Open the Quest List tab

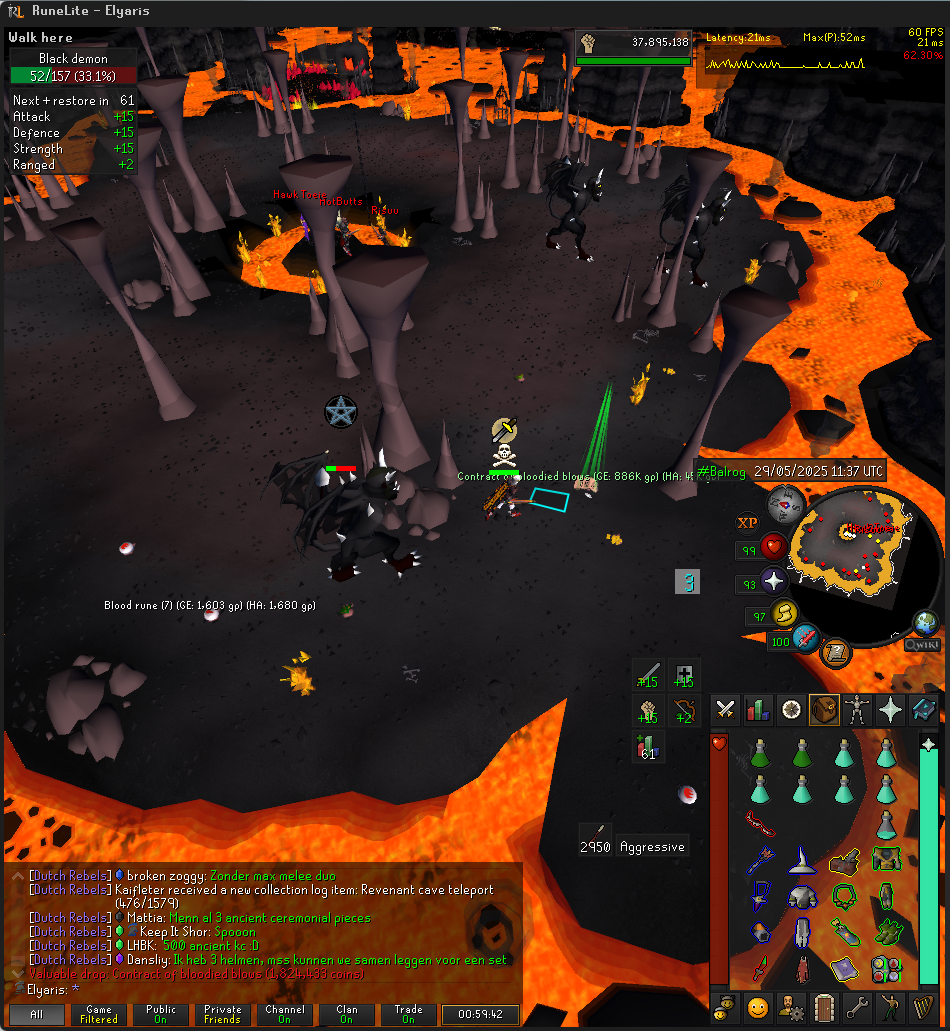[x=791, y=710]
